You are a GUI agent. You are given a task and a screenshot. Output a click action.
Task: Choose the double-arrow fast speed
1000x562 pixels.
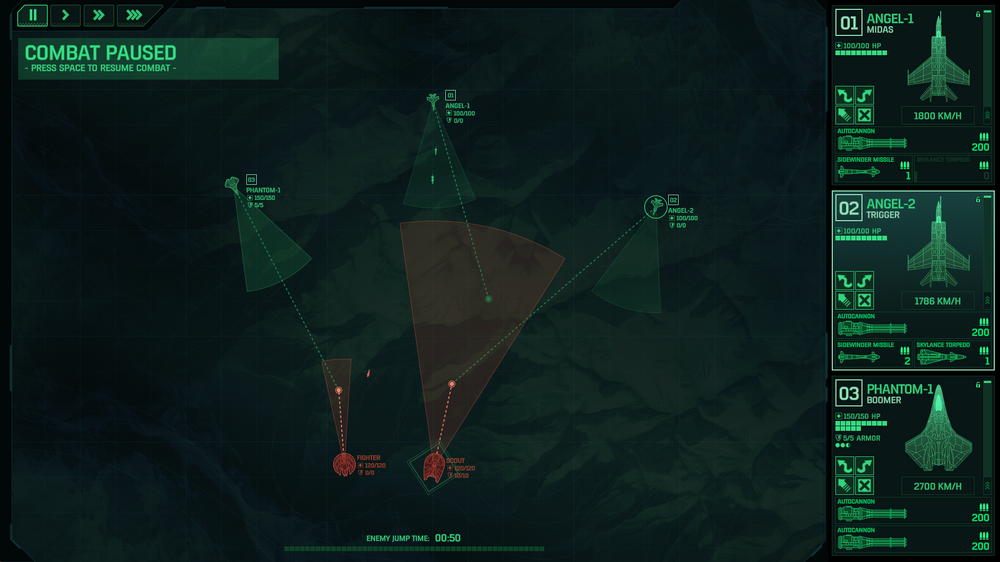[99, 15]
